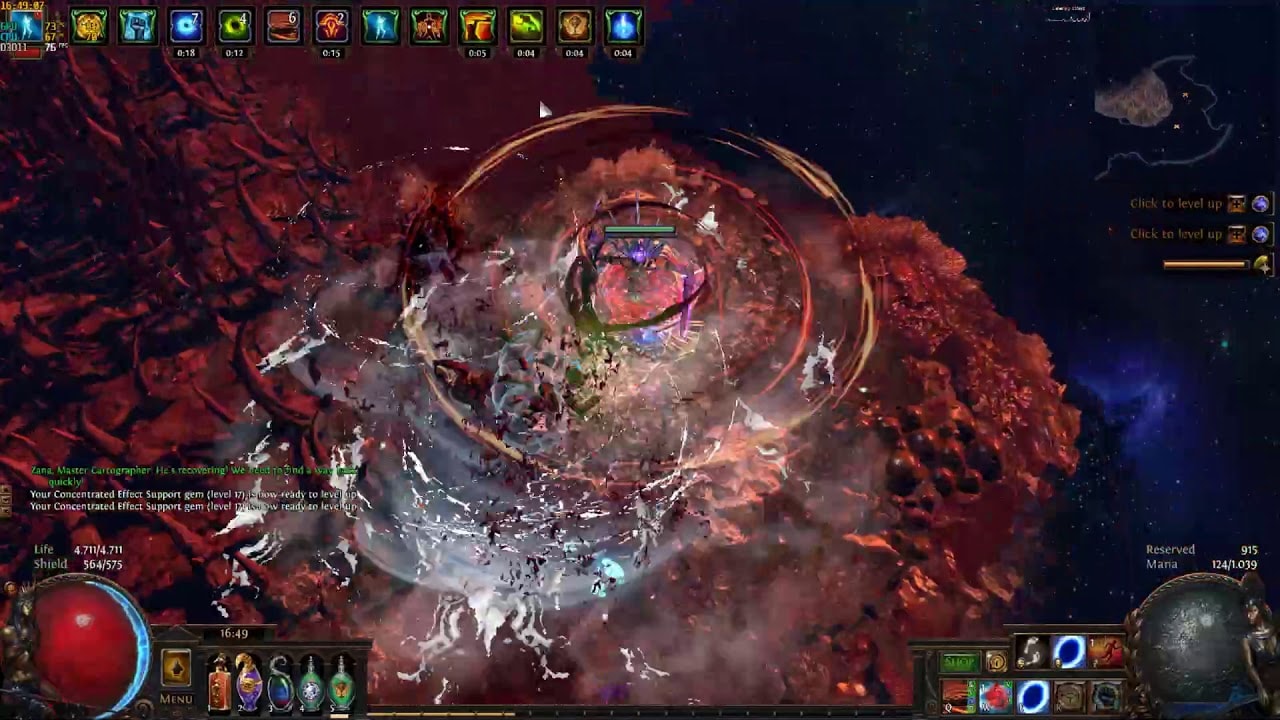Open the green Shop button

(959, 662)
